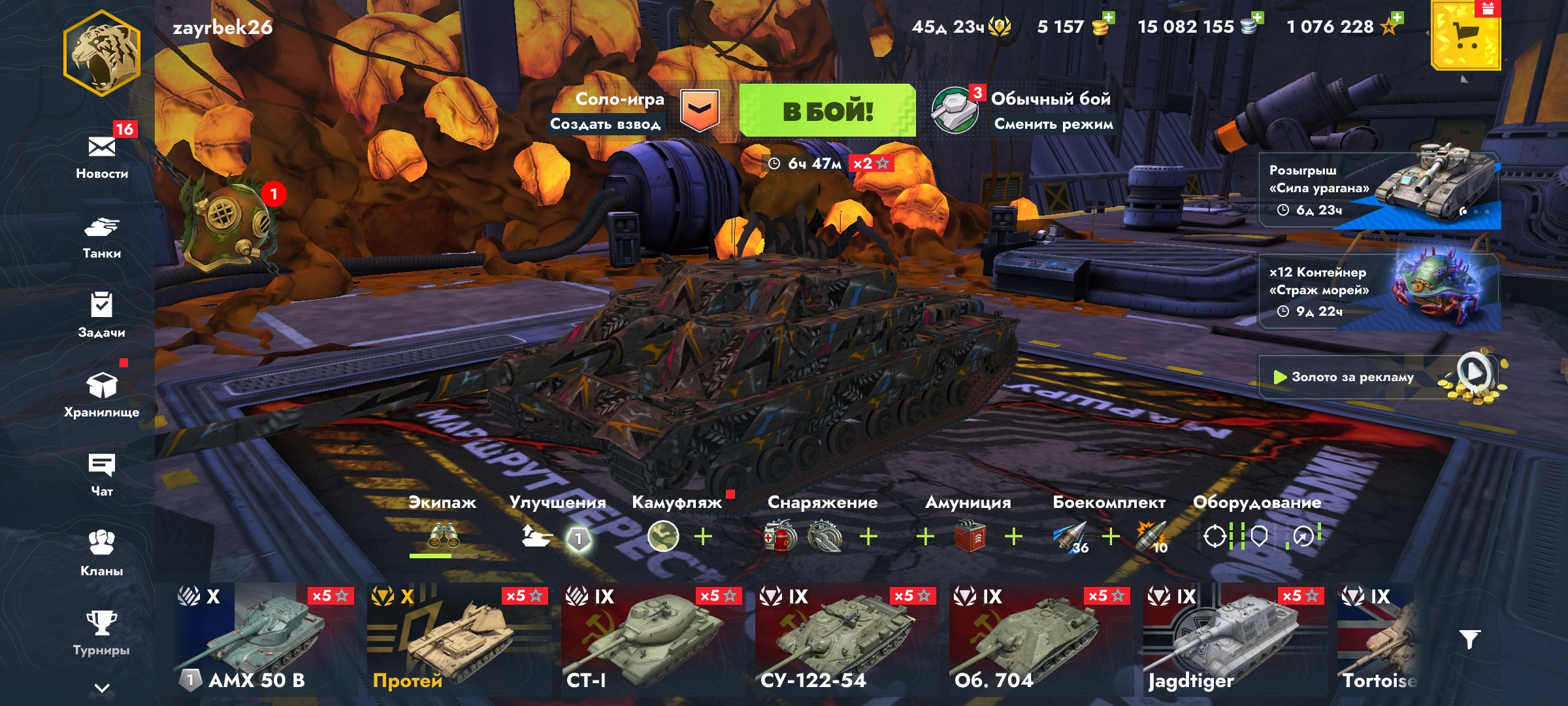View the «Сила урагана» raffle banner
1568x706 pixels.
tap(1379, 190)
